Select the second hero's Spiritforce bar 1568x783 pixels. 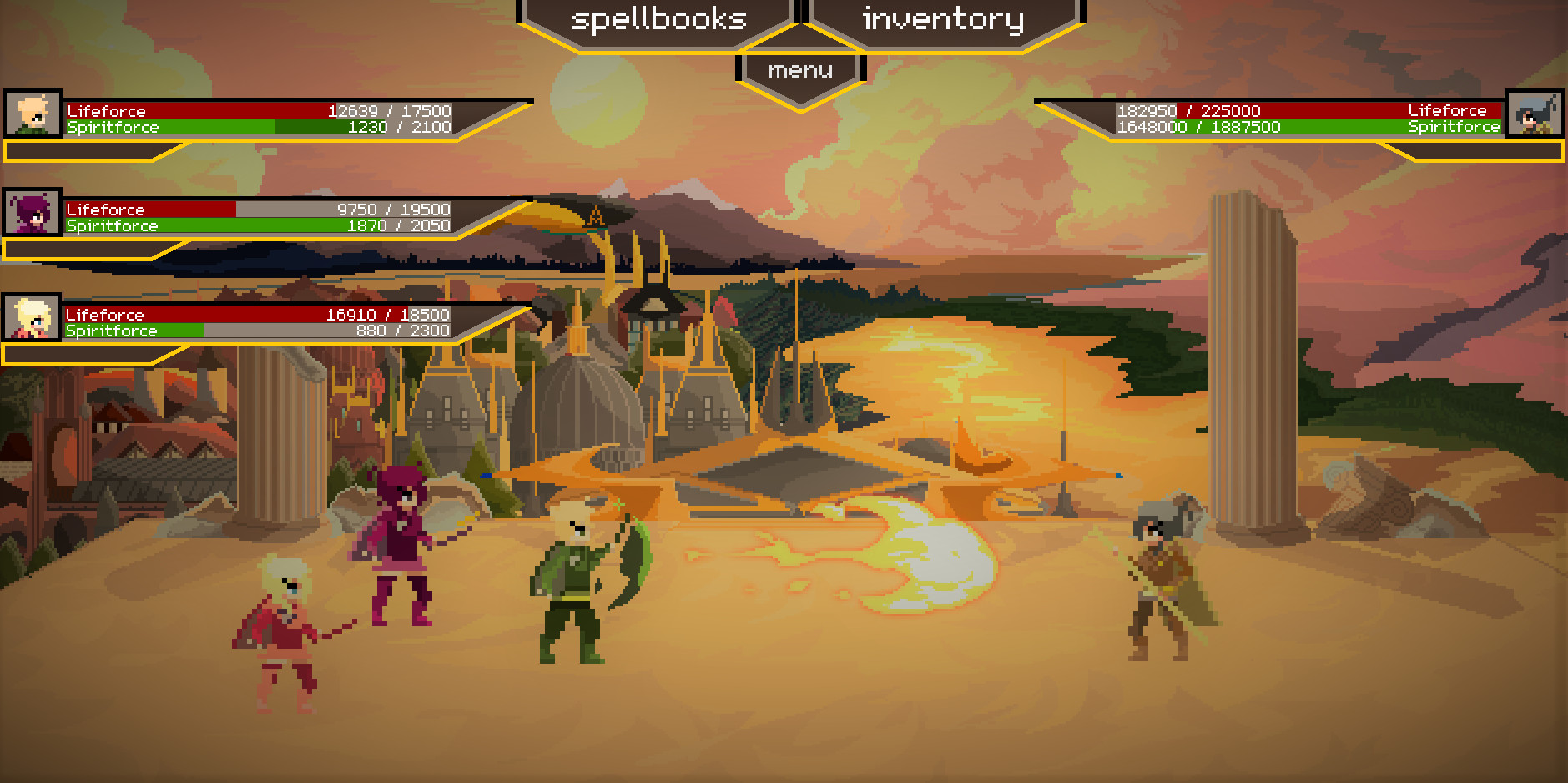250,225
